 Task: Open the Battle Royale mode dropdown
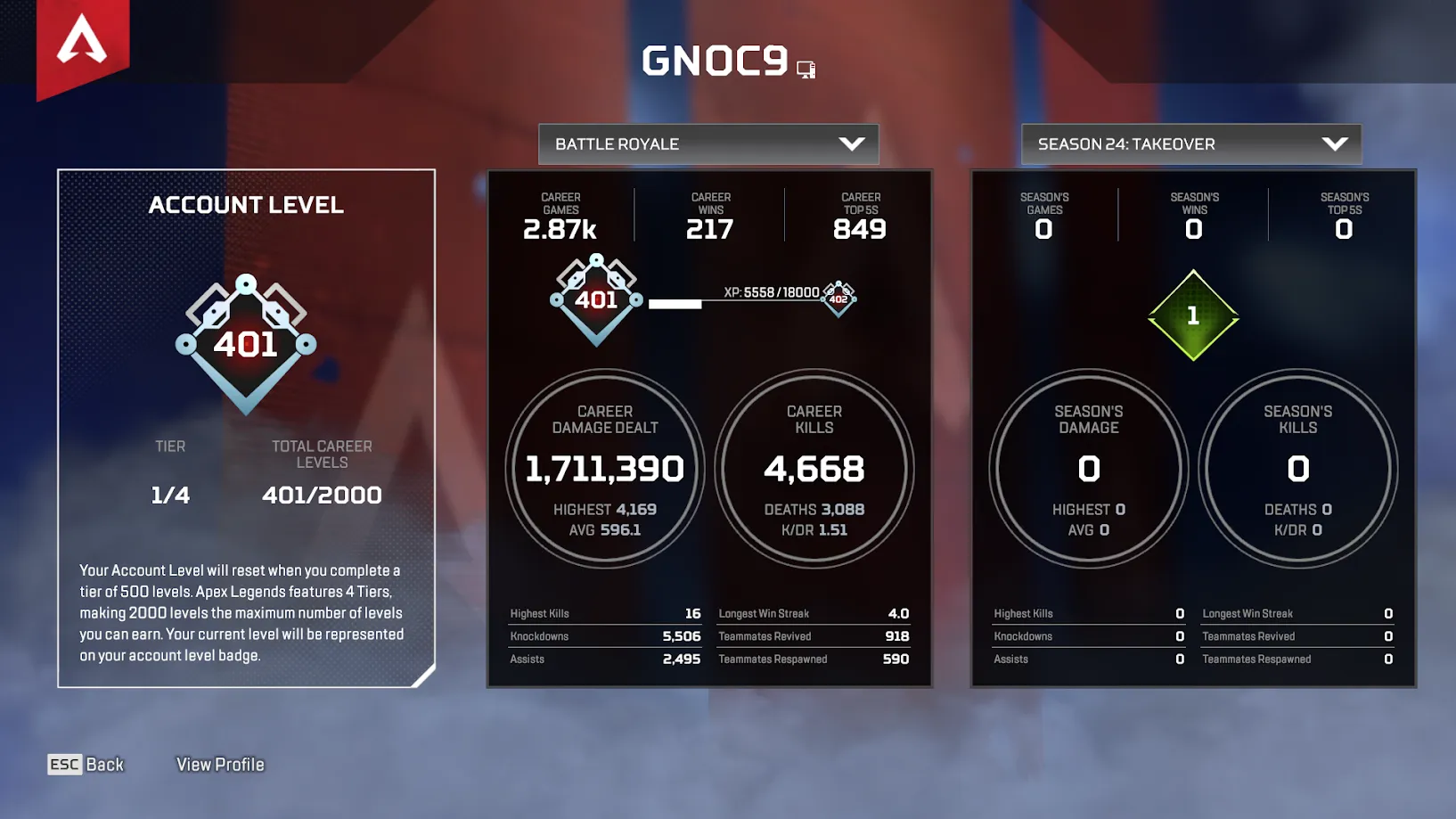(708, 143)
